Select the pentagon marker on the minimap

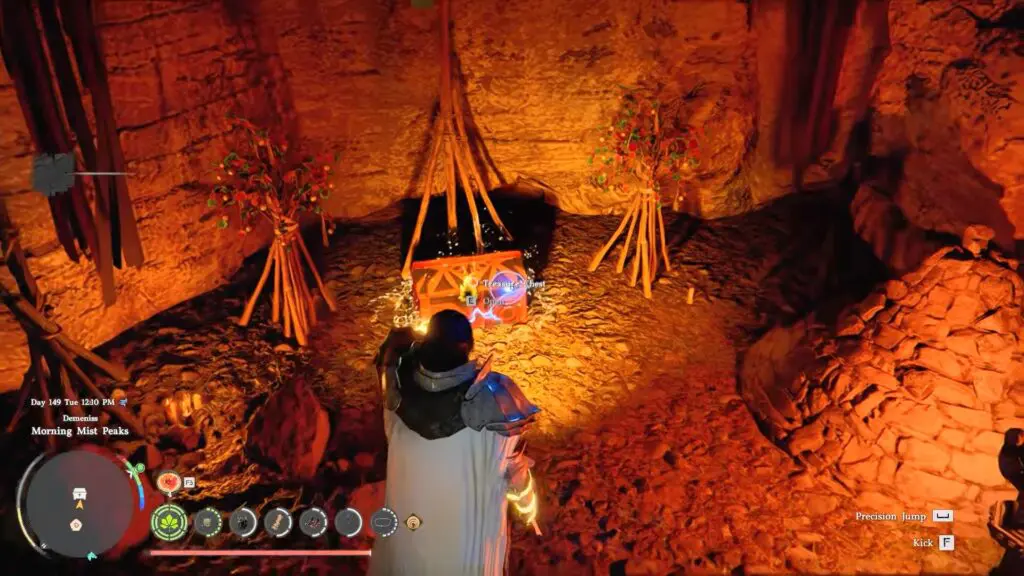tap(75, 523)
